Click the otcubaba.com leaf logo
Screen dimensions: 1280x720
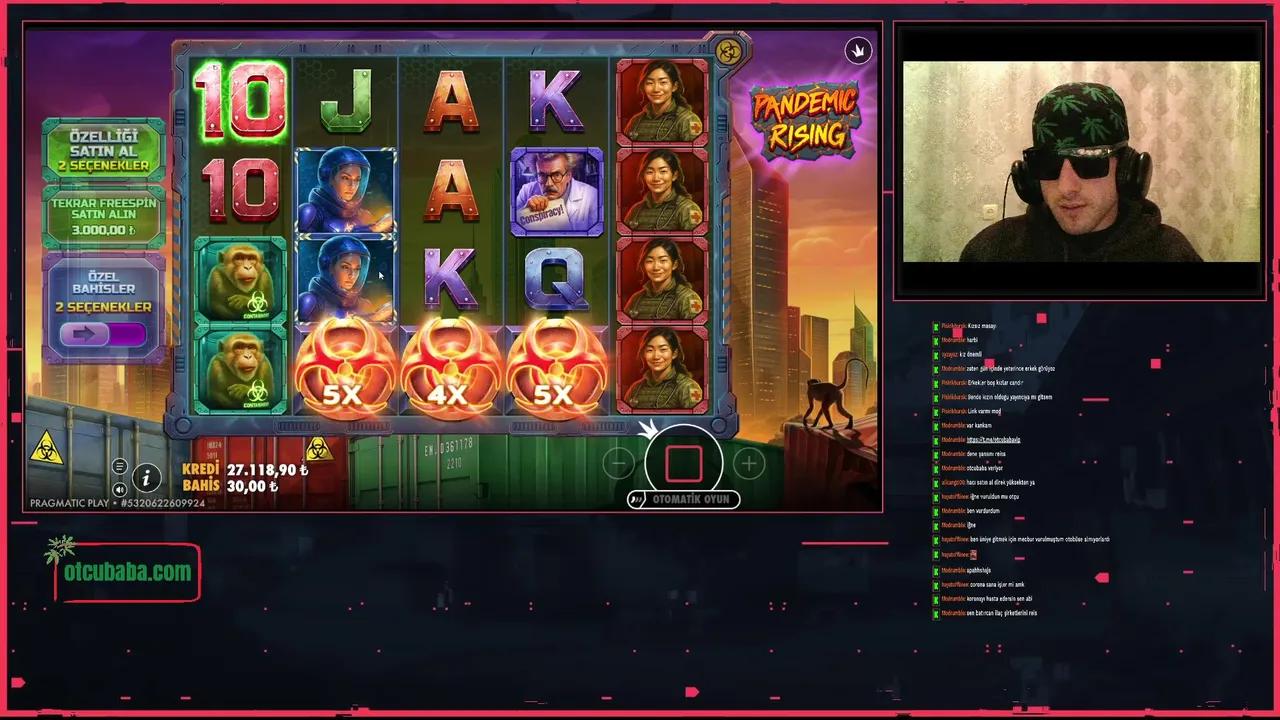point(60,550)
